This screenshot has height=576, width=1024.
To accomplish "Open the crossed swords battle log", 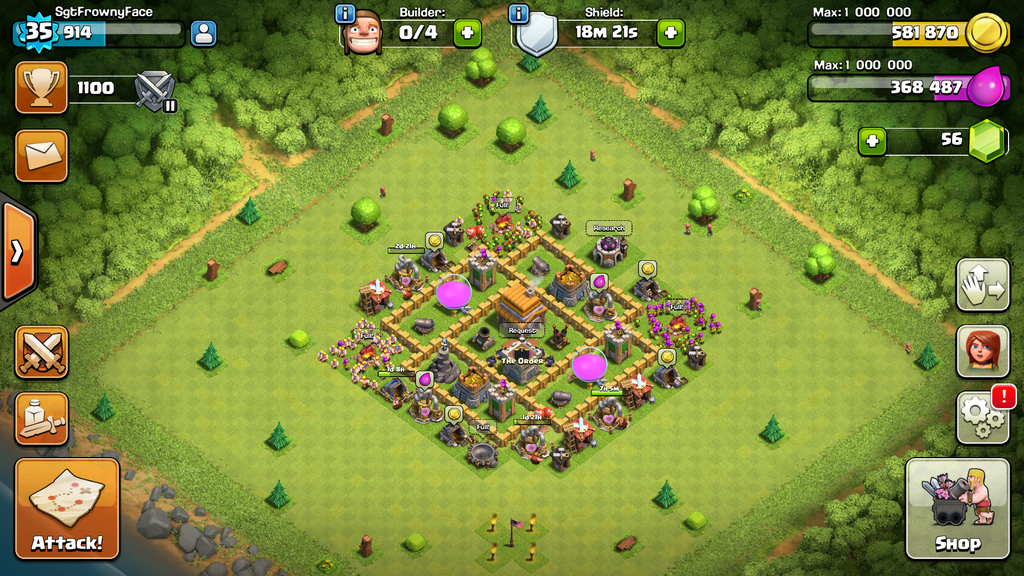I will point(41,352).
